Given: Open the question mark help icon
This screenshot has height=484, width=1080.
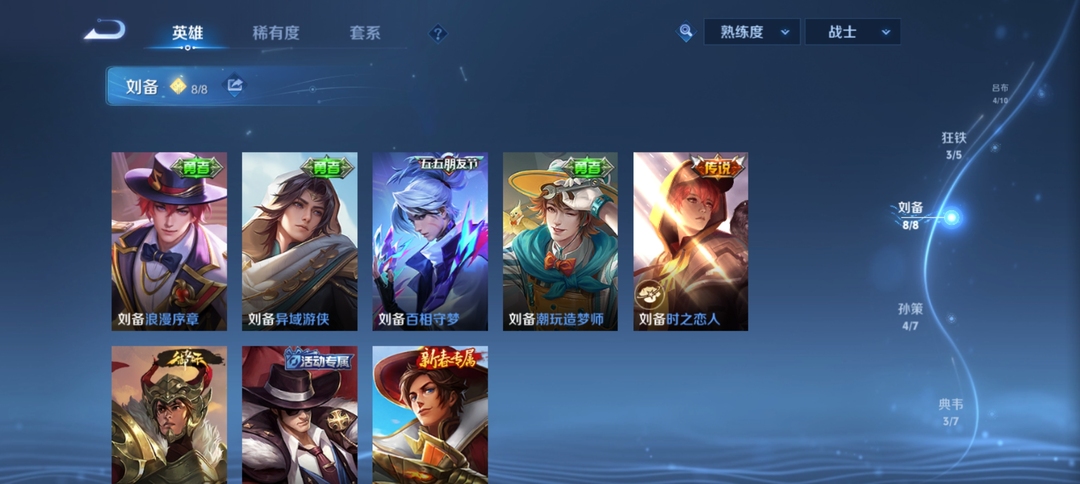Looking at the screenshot, I should (x=437, y=34).
